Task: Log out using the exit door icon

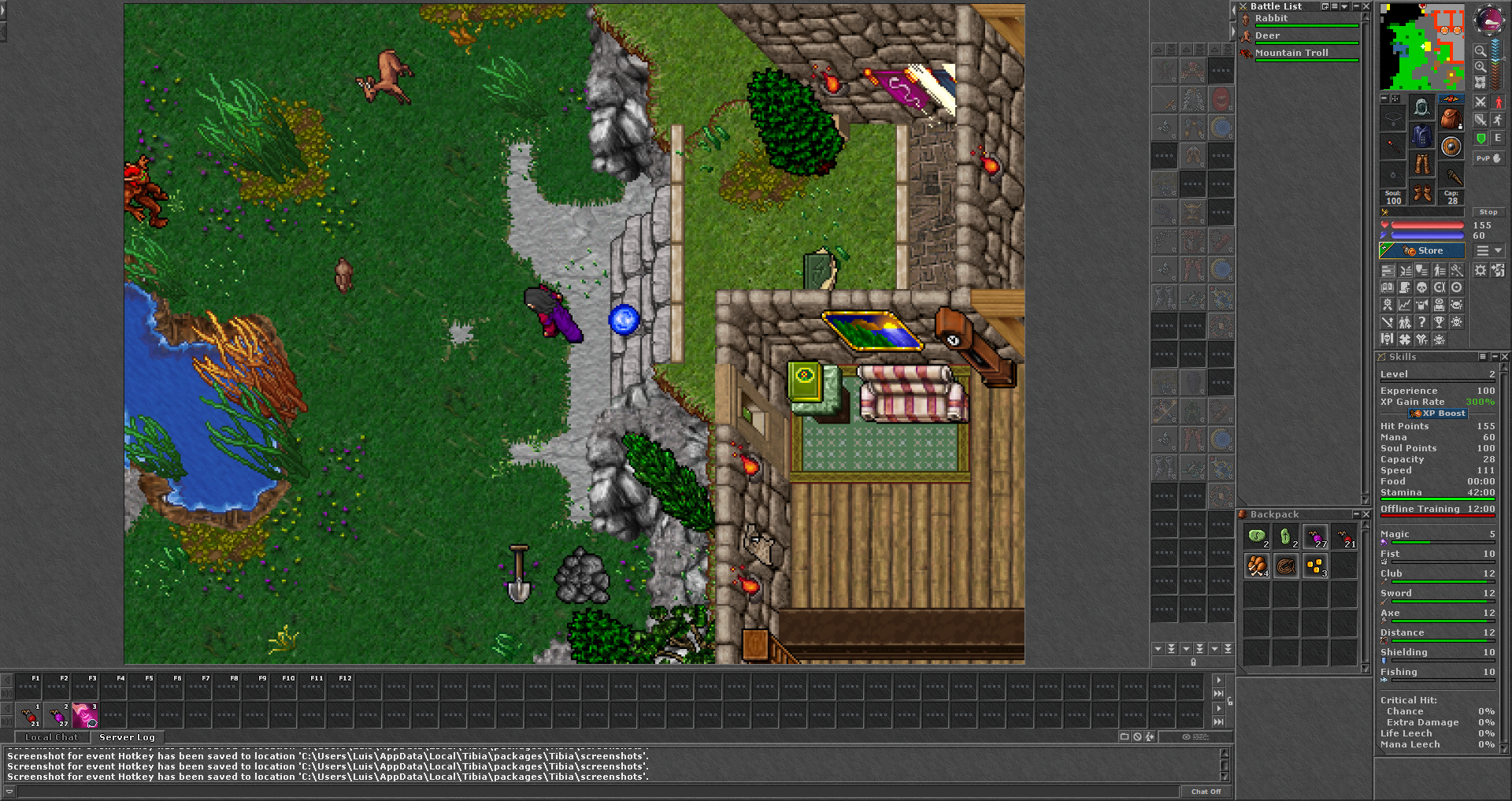Action: (1498, 270)
